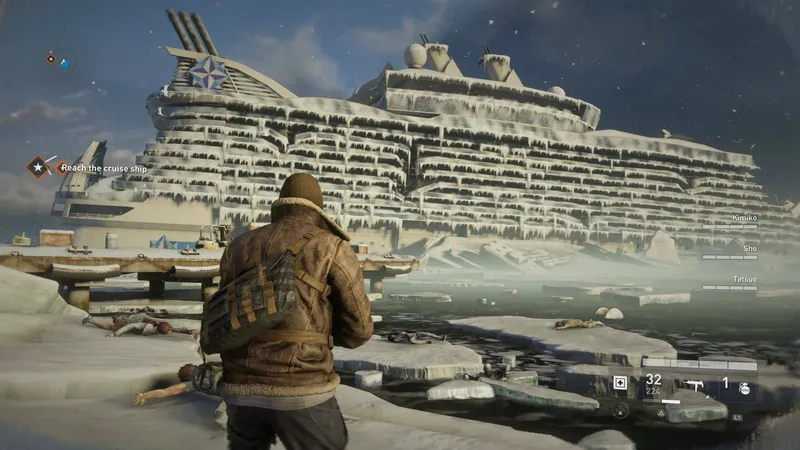
Task: Select the medkit icon in the weapon HUD
Action: pyautogui.click(x=620, y=382)
